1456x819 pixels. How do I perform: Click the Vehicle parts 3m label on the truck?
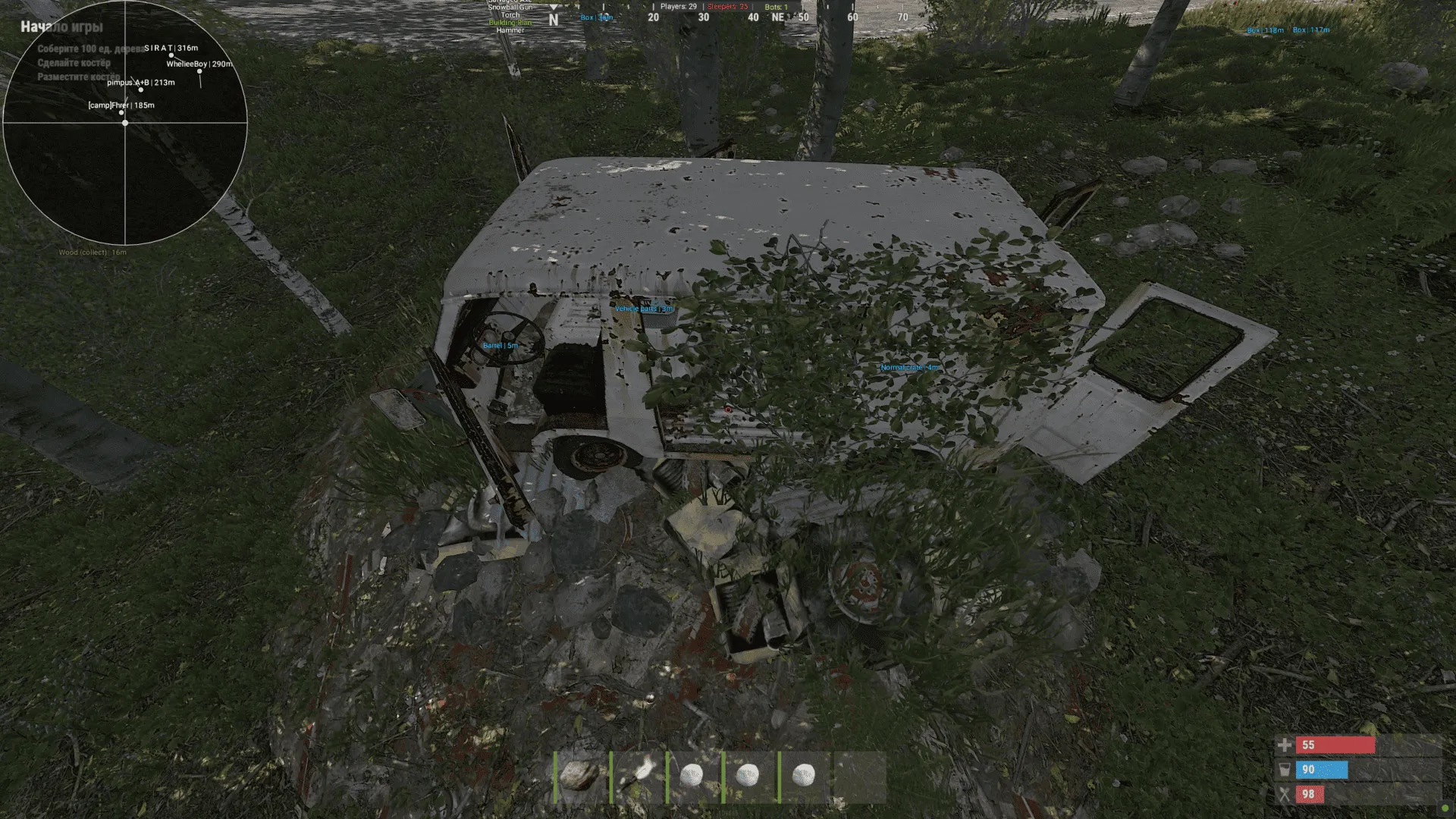[644, 309]
